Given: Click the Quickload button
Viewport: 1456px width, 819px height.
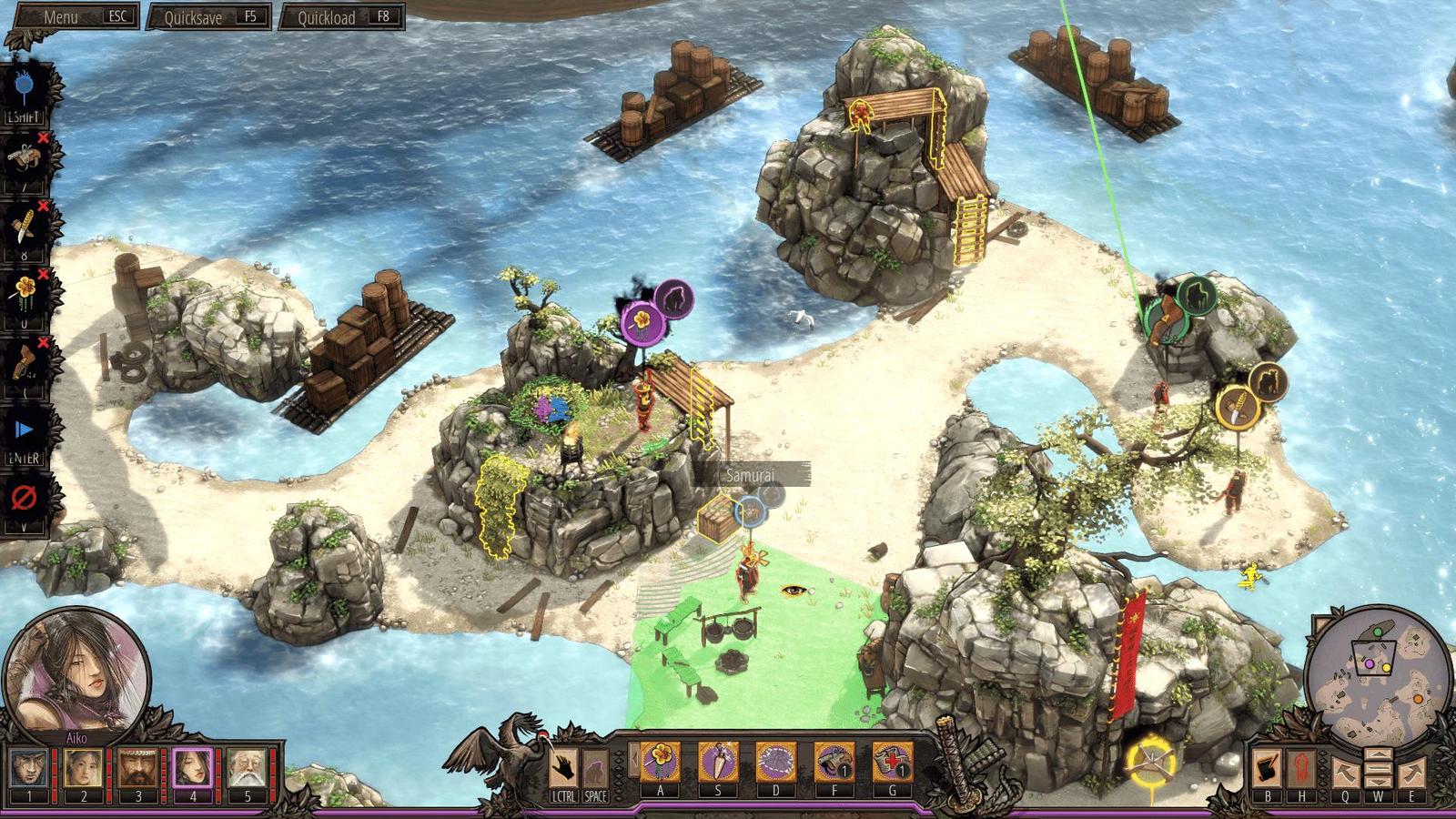Looking at the screenshot, I should point(341,16).
